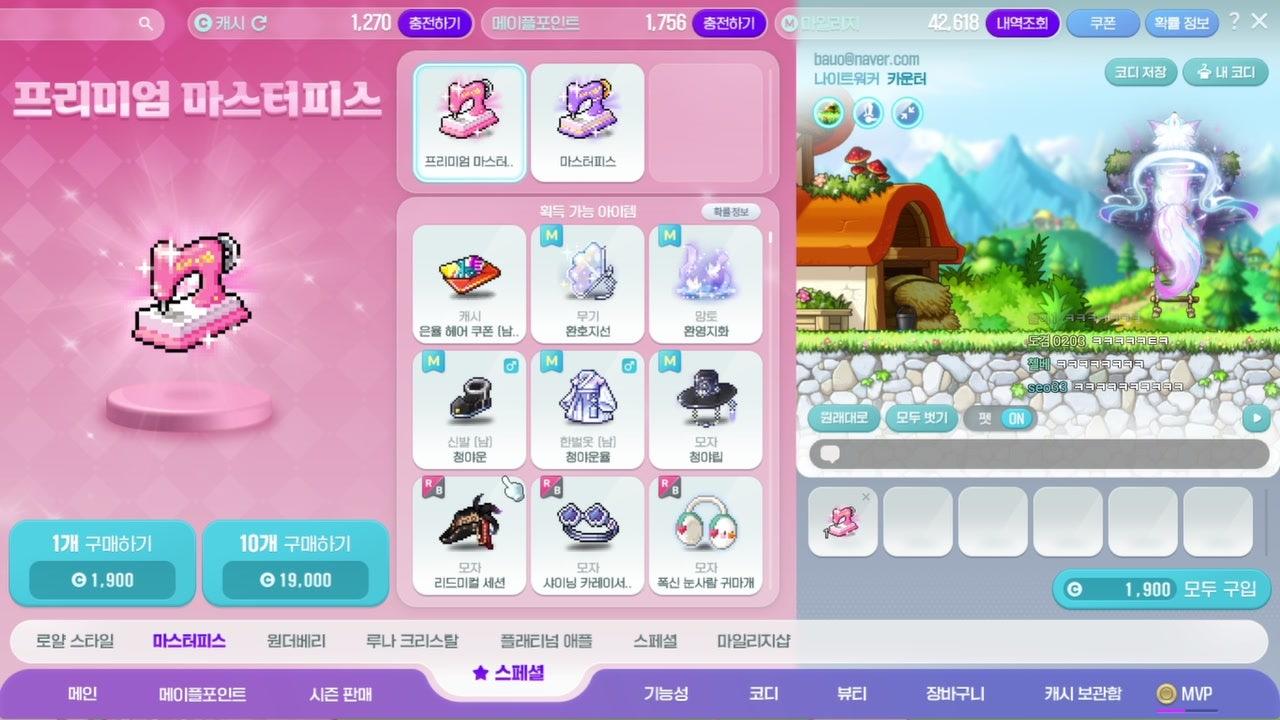This screenshot has width=1280, height=720.
Task: Open the 캐시 보관함 cash storage
Action: pyautogui.click(x=1082, y=694)
